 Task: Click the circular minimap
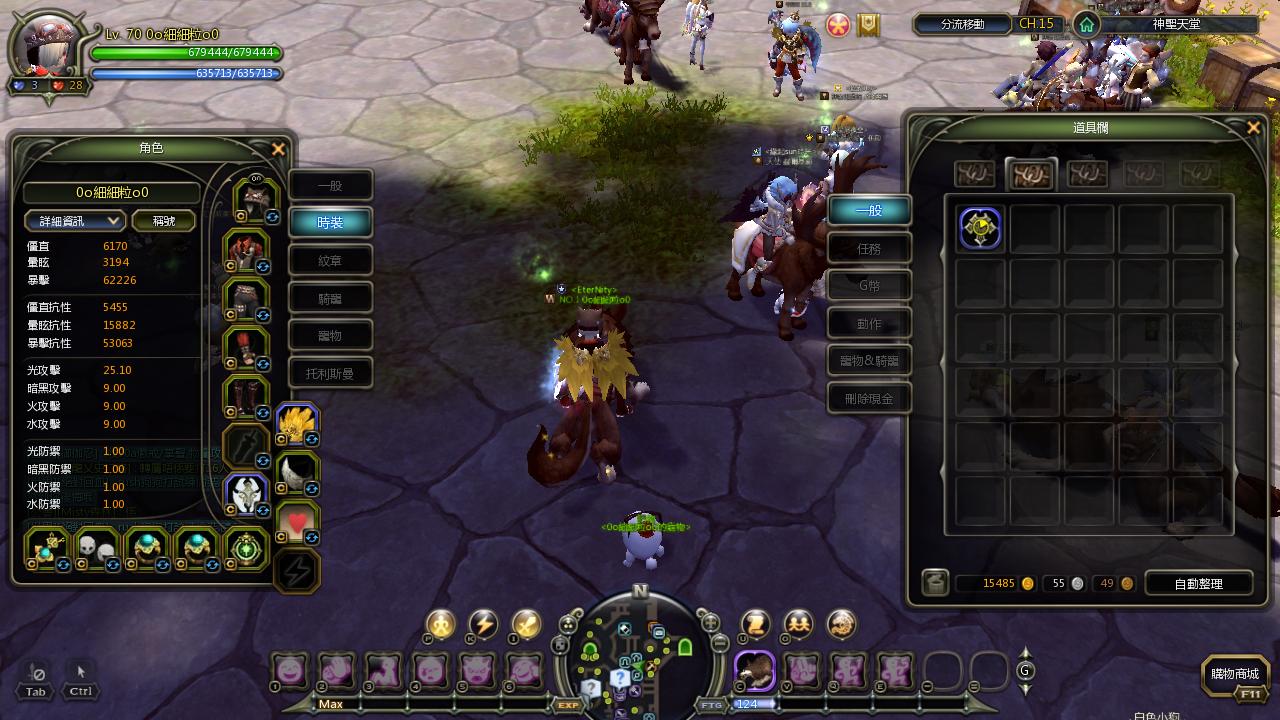click(640, 655)
